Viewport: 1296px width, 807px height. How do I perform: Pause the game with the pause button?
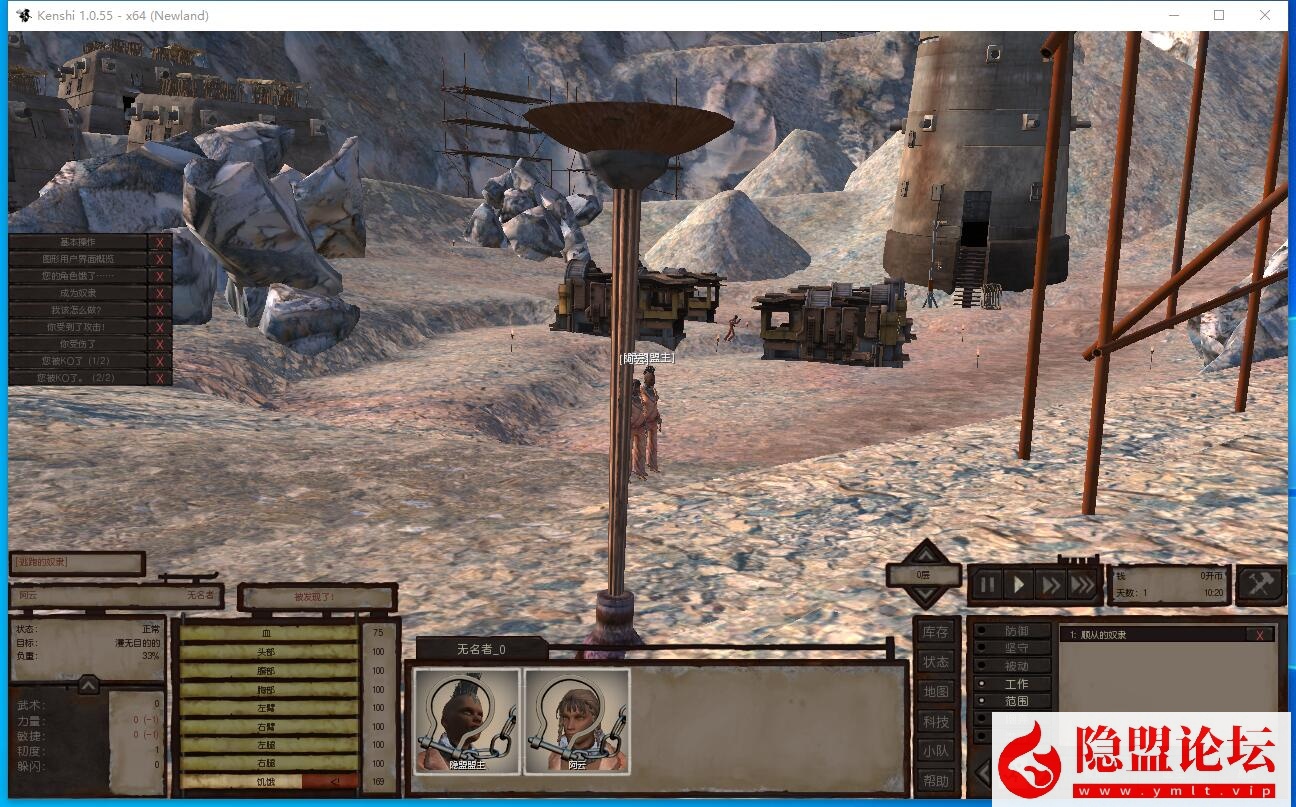(x=987, y=584)
